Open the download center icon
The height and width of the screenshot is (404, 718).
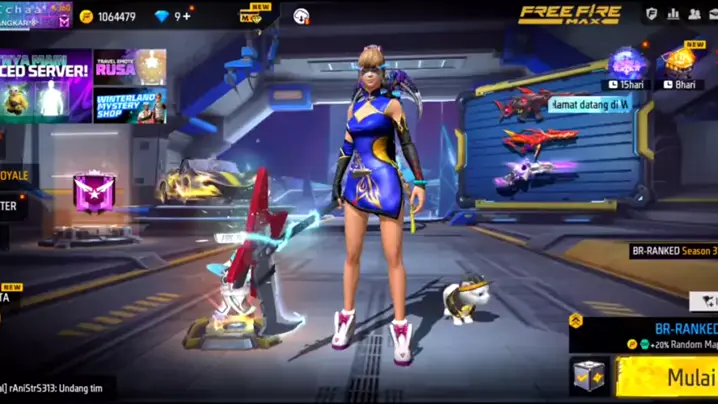pos(301,16)
